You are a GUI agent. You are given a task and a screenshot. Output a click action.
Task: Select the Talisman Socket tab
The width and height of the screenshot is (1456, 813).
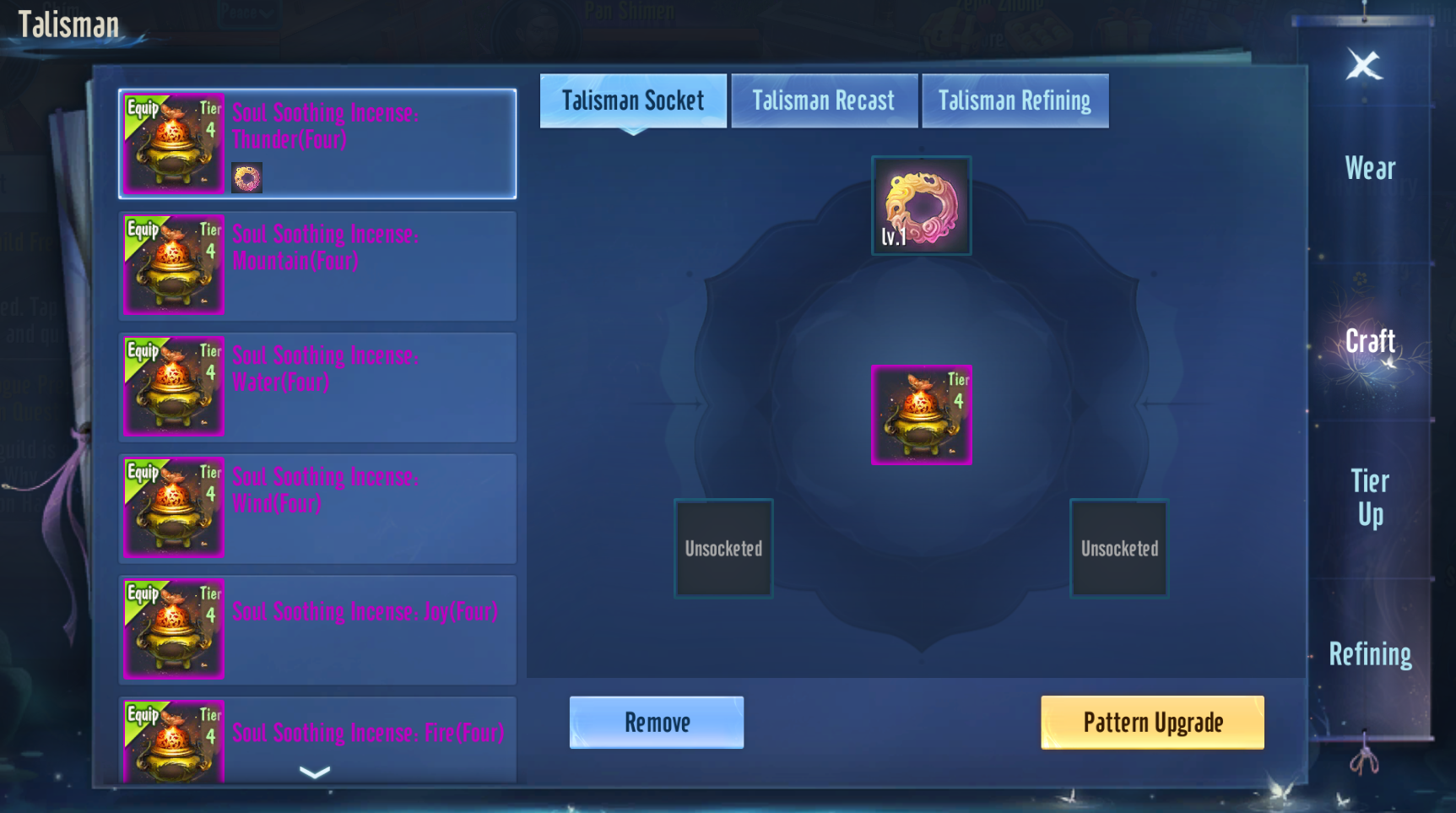tap(633, 101)
